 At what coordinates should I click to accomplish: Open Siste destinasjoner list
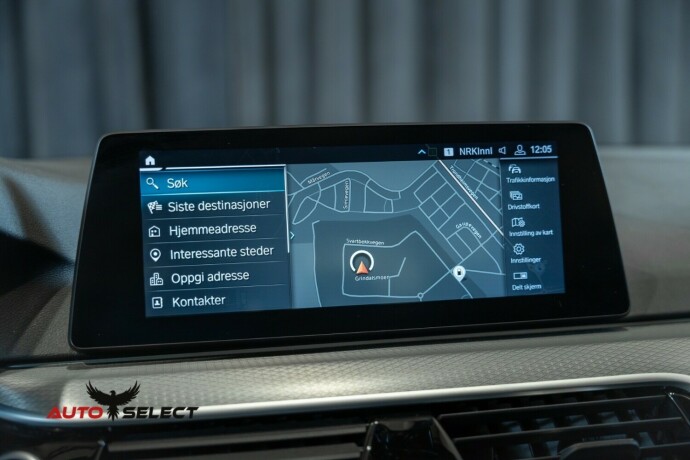point(214,206)
